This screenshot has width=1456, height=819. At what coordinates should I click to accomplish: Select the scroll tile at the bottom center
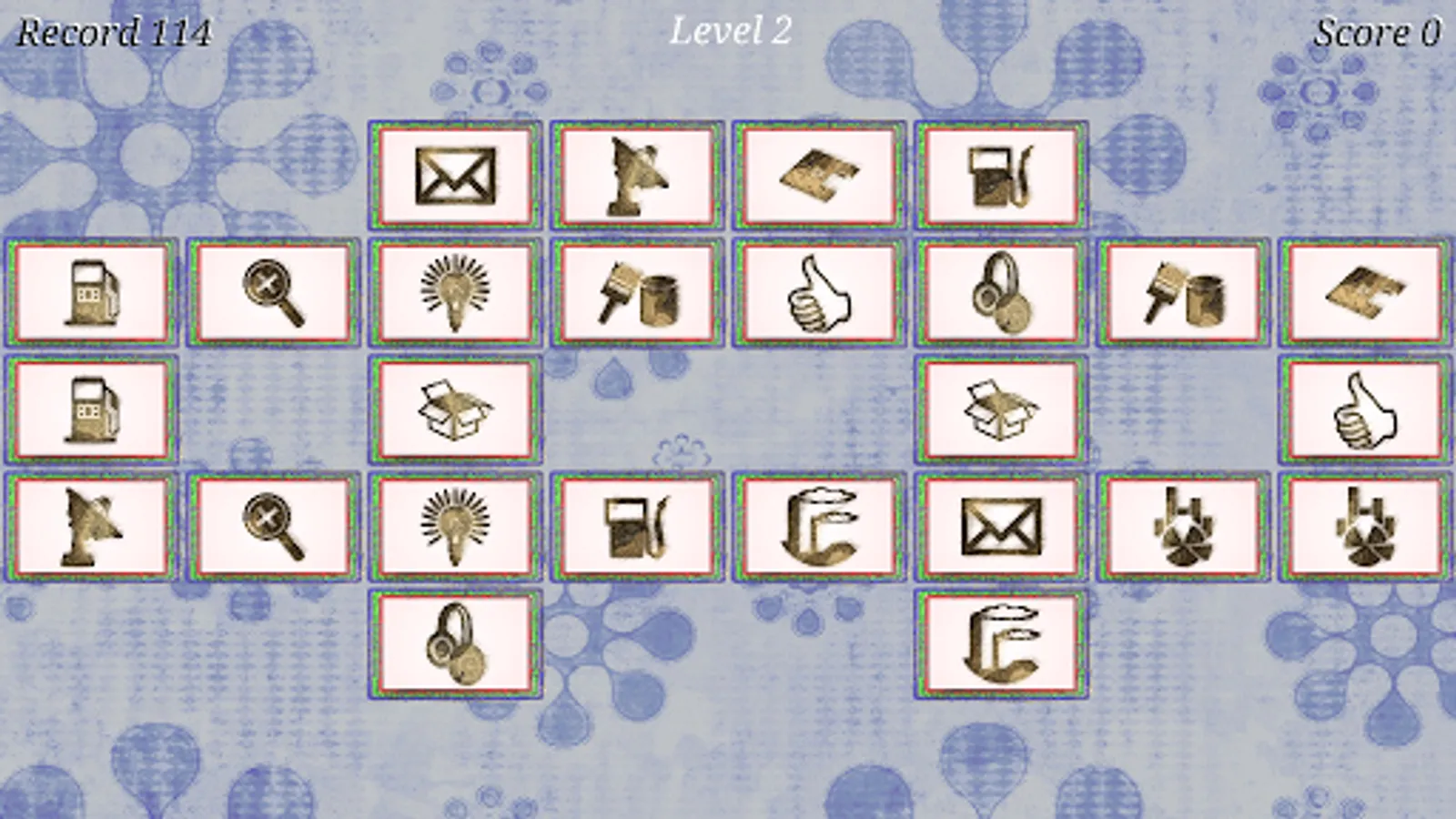pyautogui.click(x=1001, y=646)
